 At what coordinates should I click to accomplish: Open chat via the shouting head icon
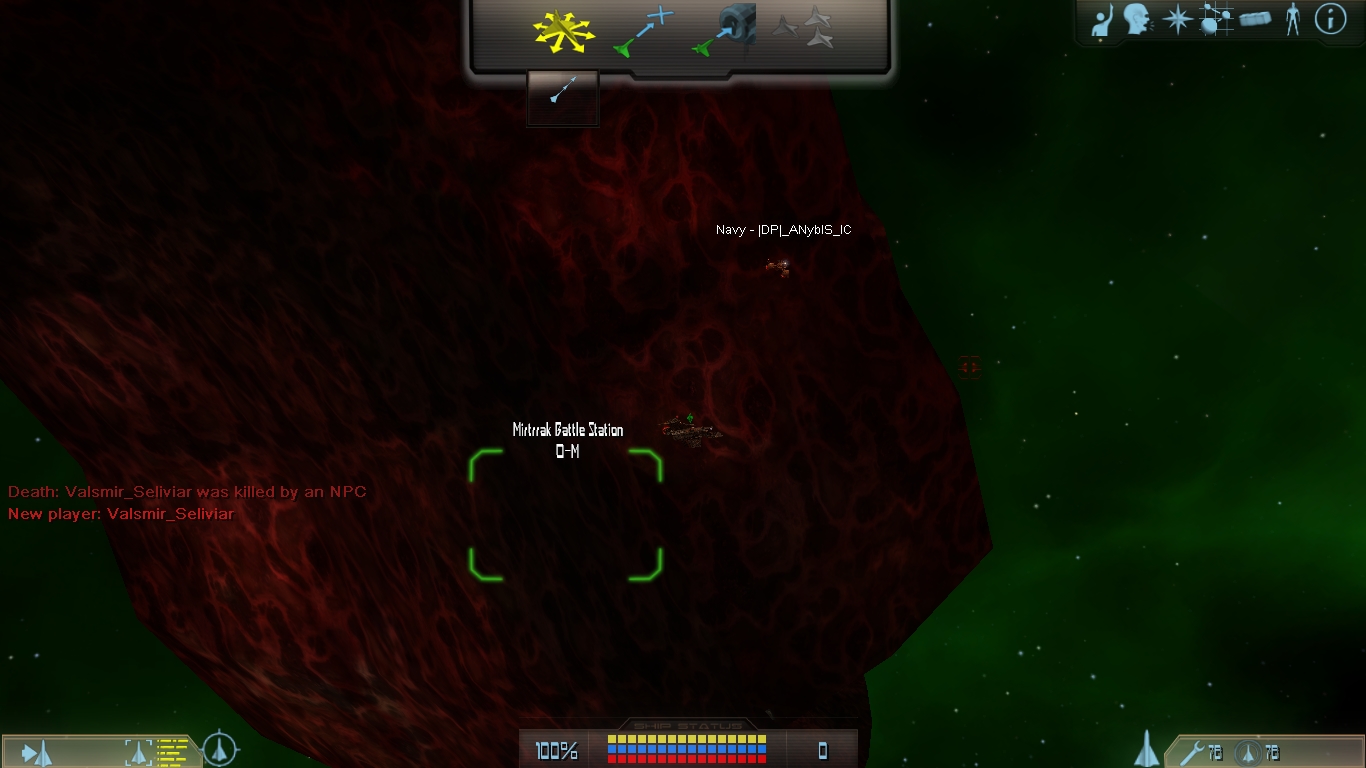tap(1136, 19)
